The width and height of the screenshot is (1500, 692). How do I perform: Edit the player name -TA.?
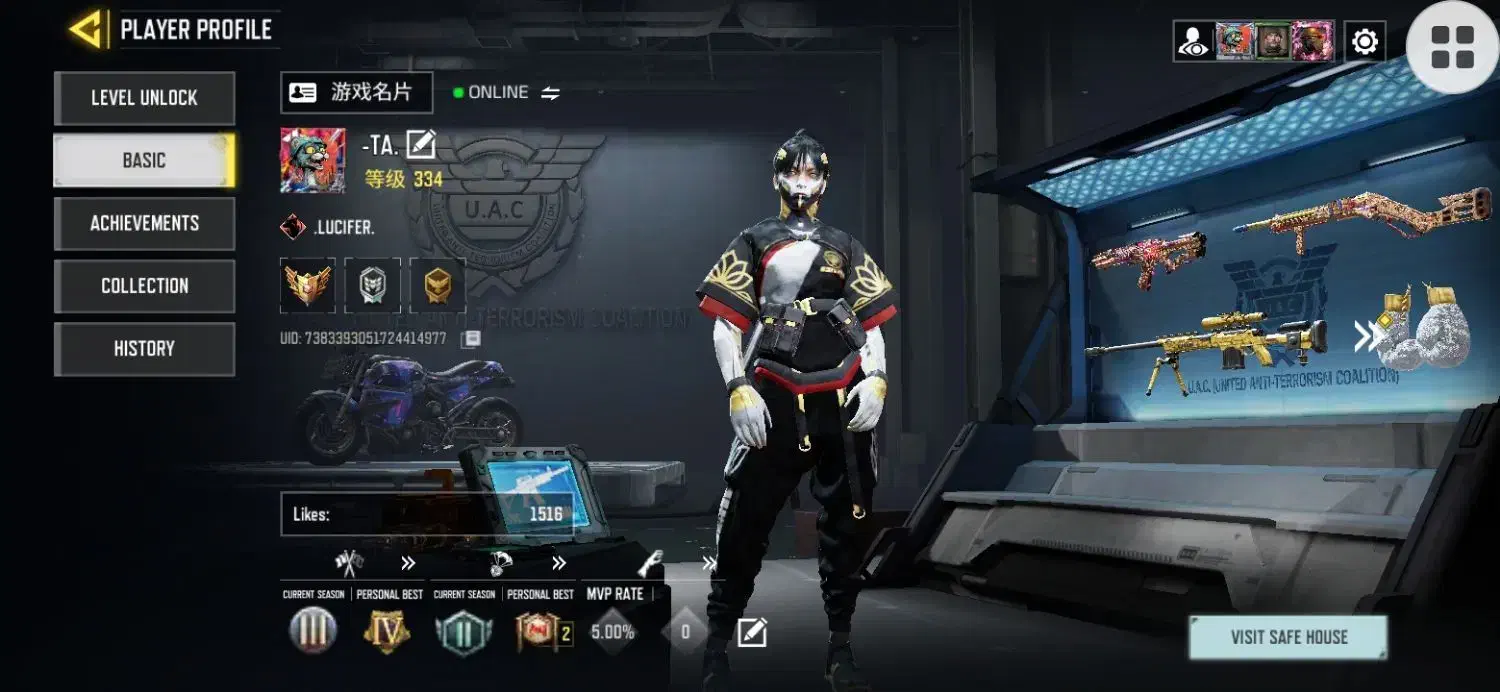click(x=421, y=145)
